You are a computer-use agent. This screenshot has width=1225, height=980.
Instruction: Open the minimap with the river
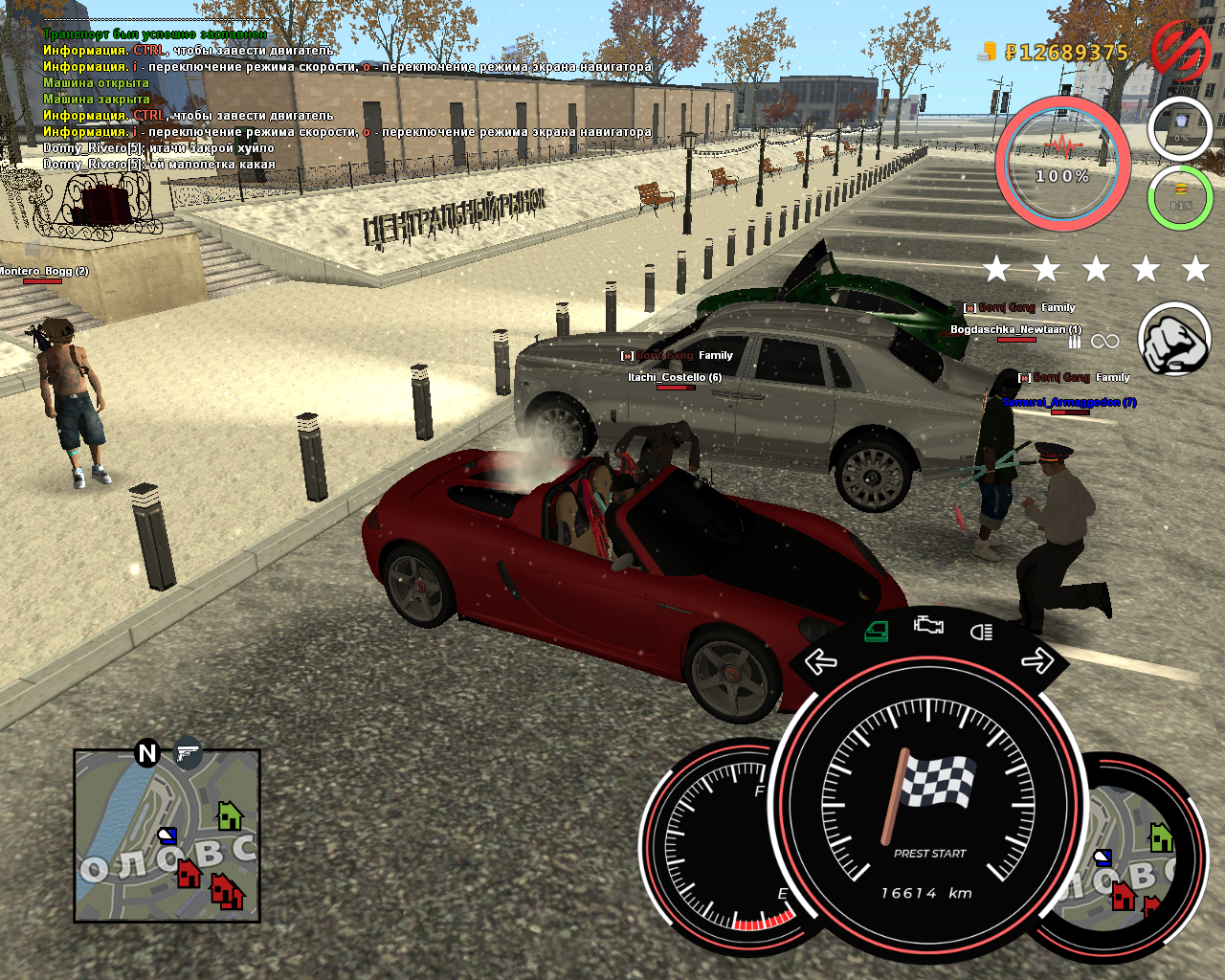167,835
